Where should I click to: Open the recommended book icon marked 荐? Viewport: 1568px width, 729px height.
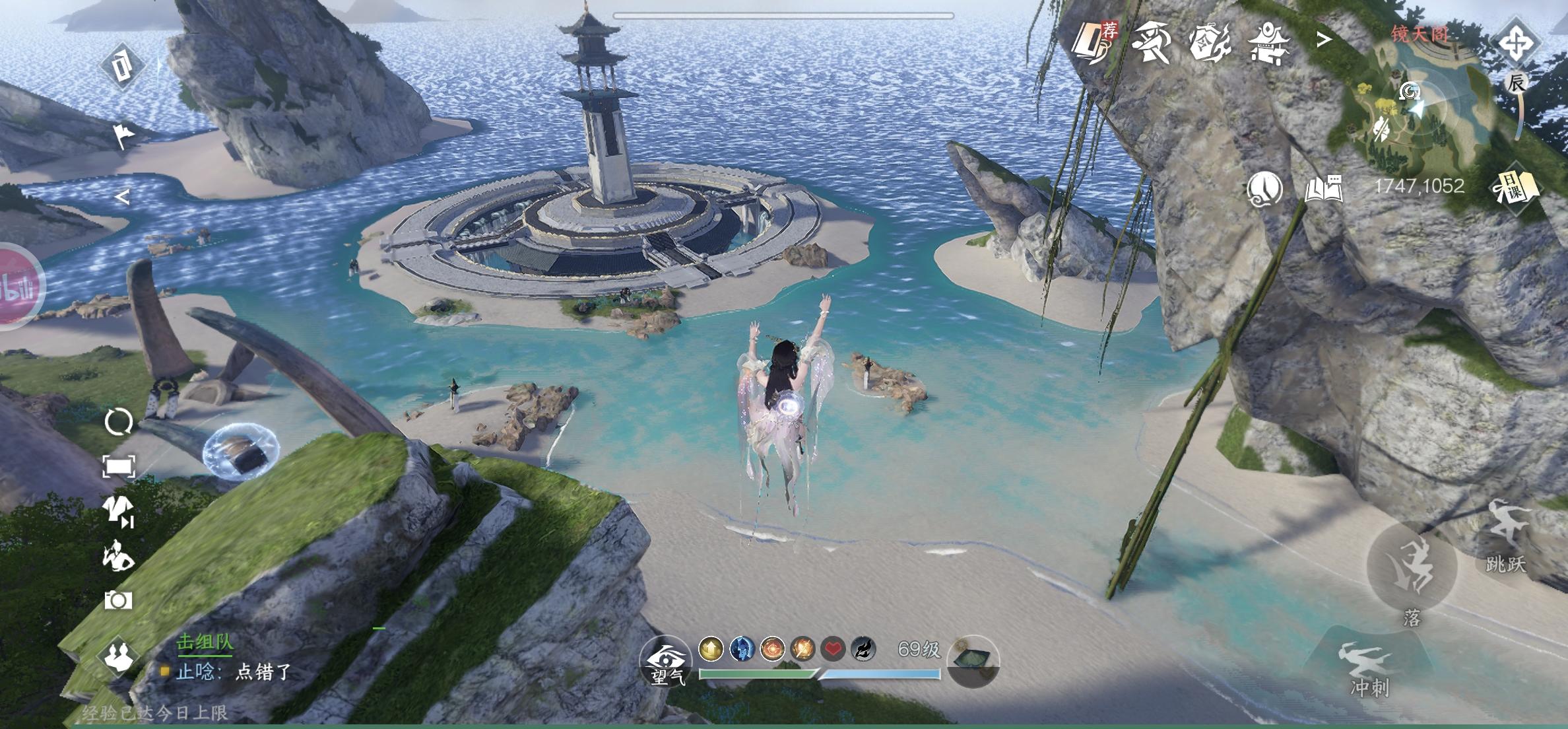[x=1095, y=41]
